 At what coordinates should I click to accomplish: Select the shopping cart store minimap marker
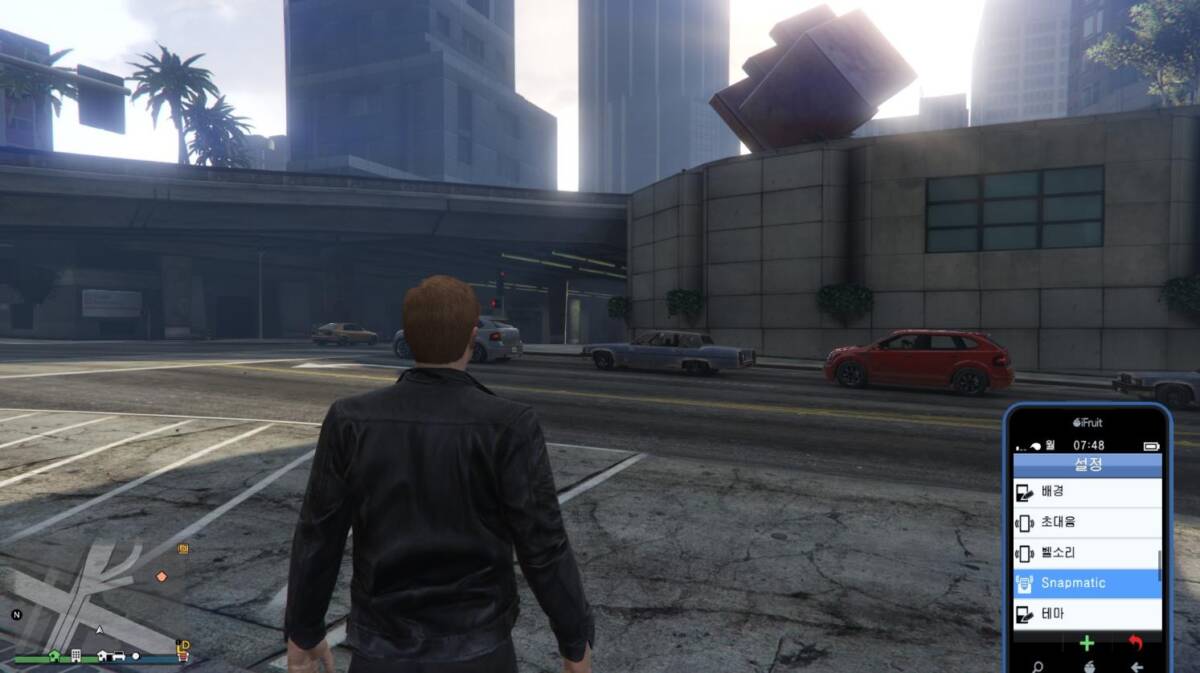[183, 657]
